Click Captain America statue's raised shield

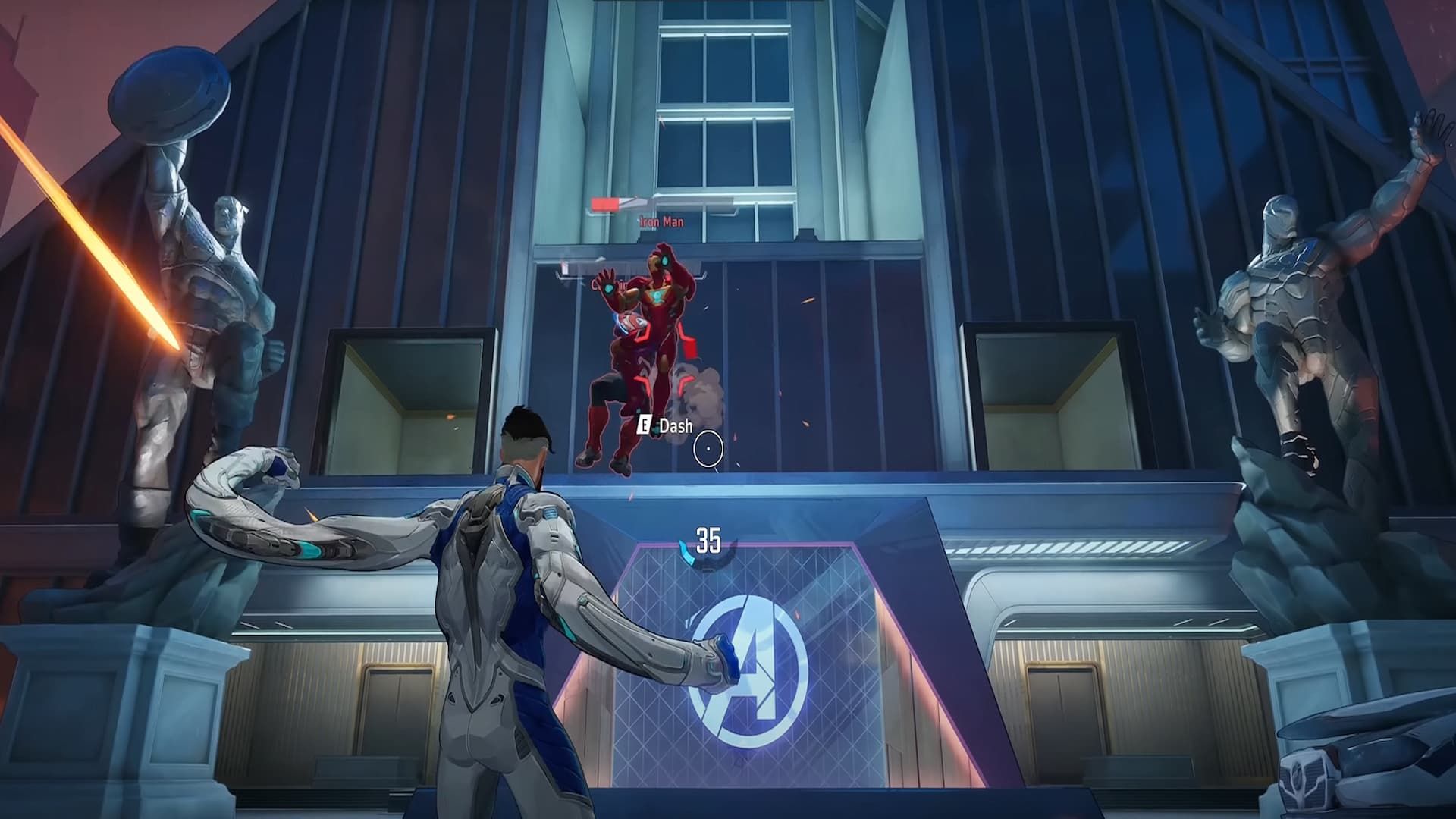coord(168,91)
